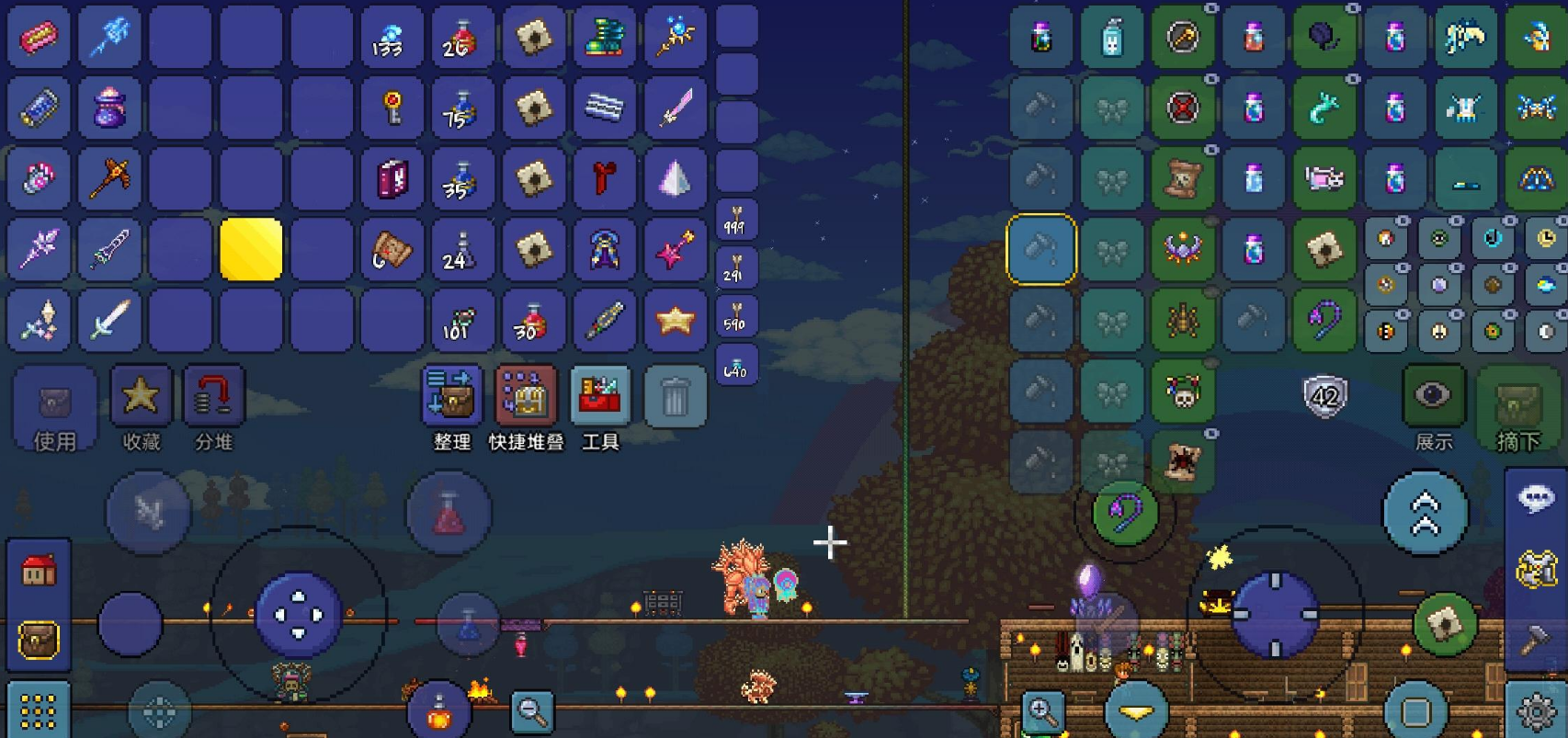This screenshot has height=738, width=1568.
Task: Select the pink guitar item slot
Action: 675,249
